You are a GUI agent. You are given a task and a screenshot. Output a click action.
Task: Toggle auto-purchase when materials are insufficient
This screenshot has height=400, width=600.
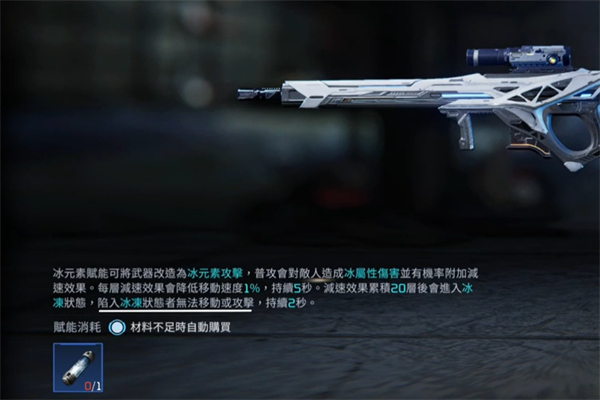click(118, 327)
